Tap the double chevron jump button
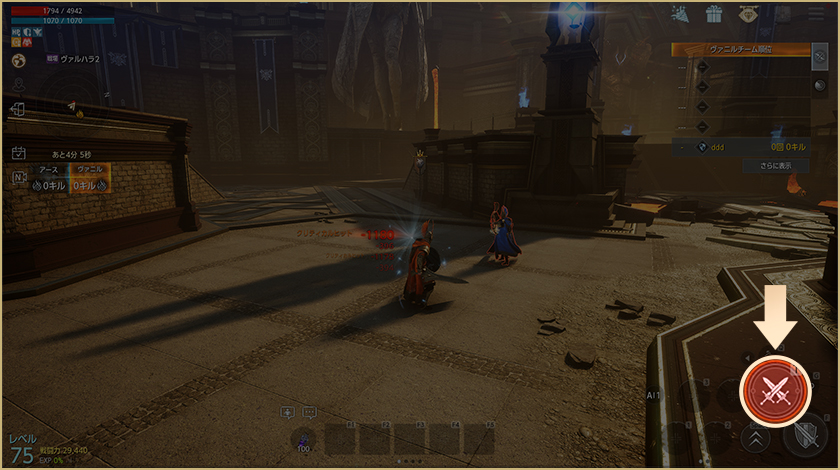This screenshot has height=470, width=840. [755, 437]
